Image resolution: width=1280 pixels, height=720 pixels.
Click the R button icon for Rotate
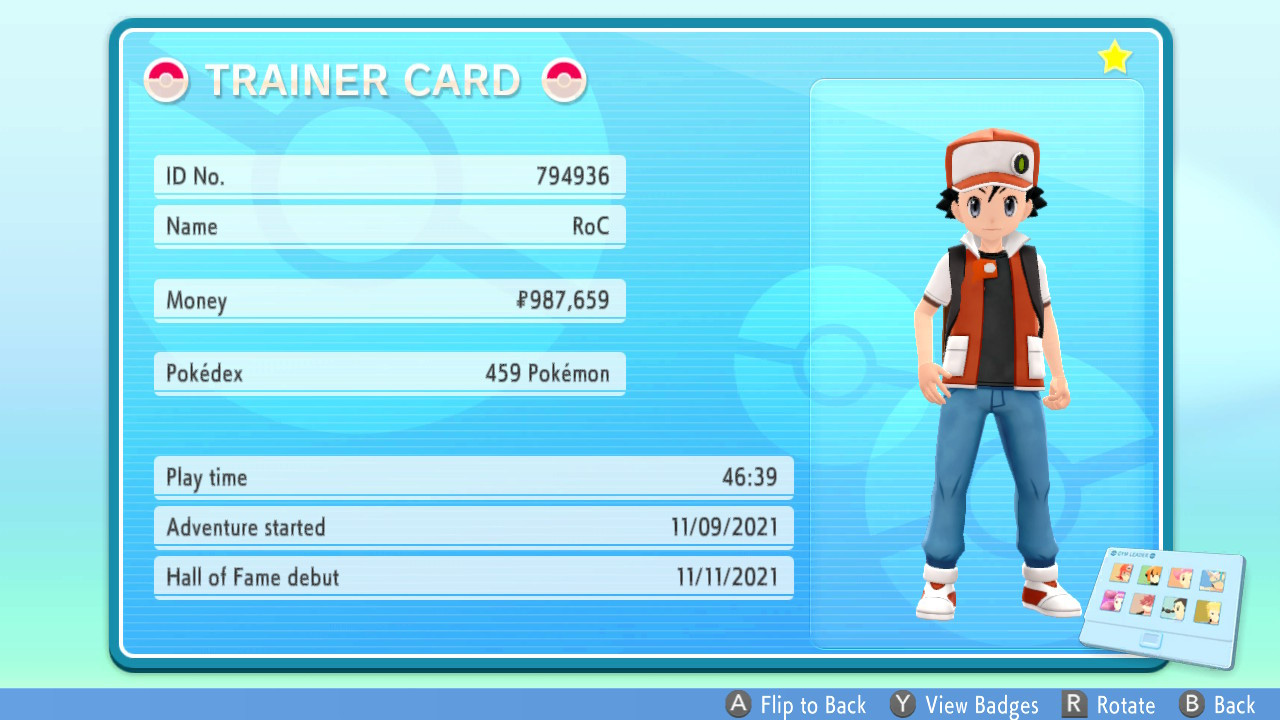pyautogui.click(x=1077, y=705)
